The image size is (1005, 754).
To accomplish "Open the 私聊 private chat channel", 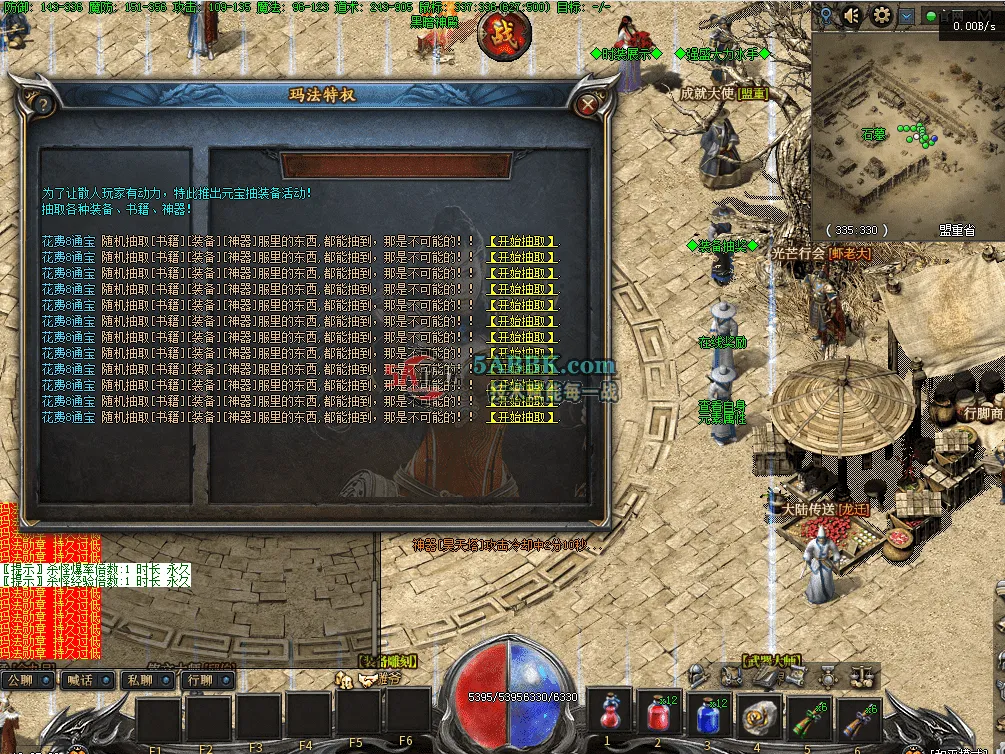I will pos(142,681).
